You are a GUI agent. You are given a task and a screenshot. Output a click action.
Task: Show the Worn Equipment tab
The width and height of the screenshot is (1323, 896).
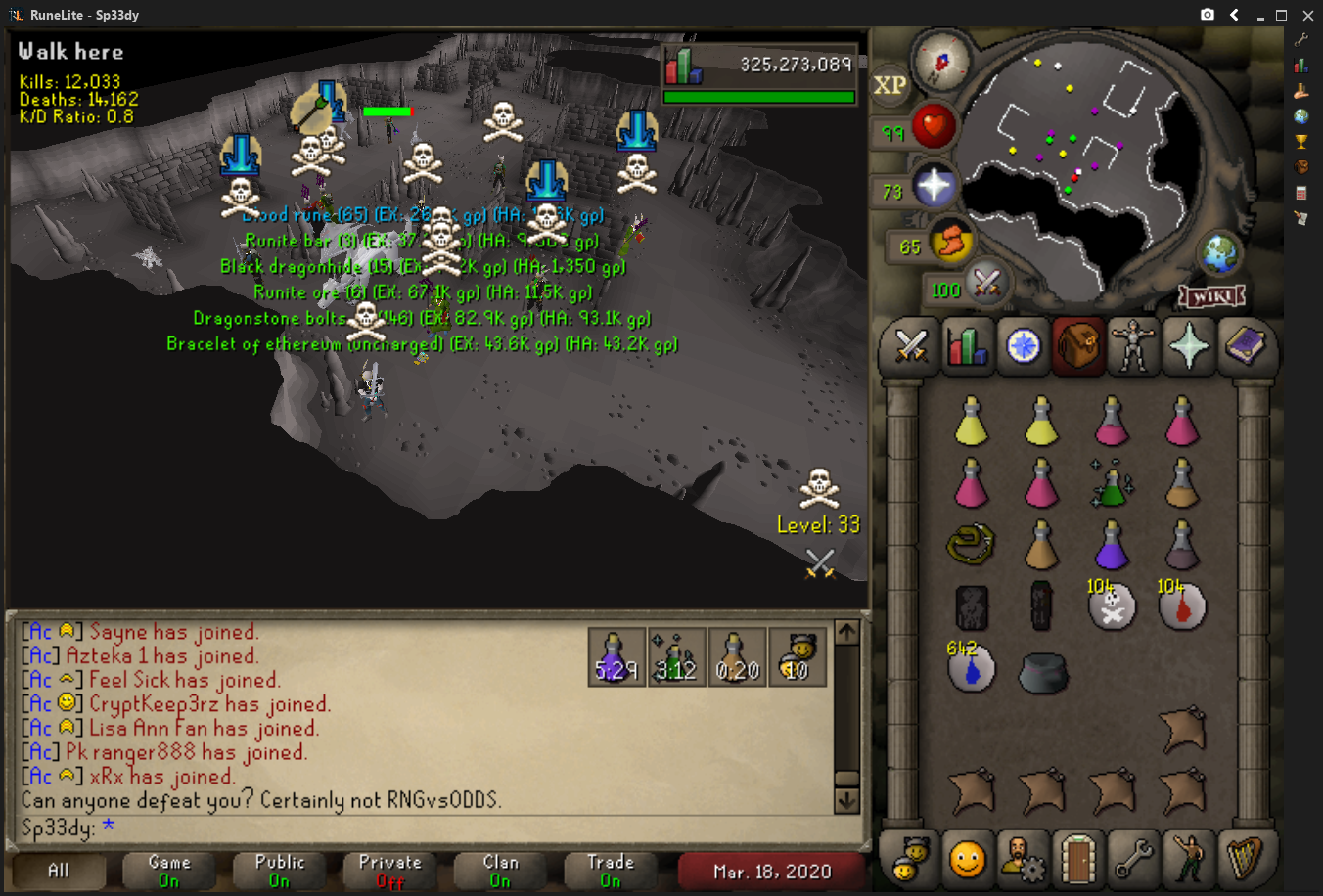point(1133,346)
